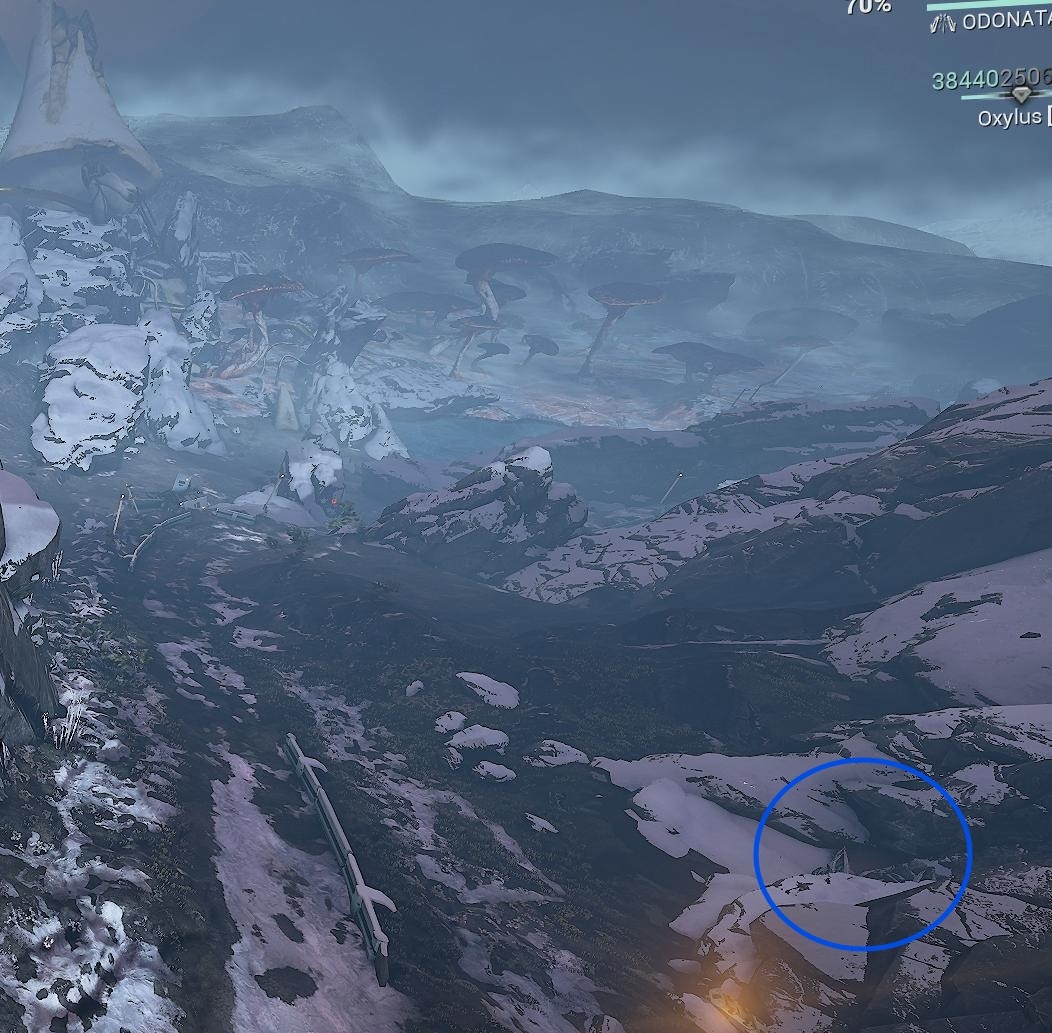Select the Oxylus sentinel diamond emblem
The height and width of the screenshot is (1033, 1052).
pyautogui.click(x=1020, y=96)
